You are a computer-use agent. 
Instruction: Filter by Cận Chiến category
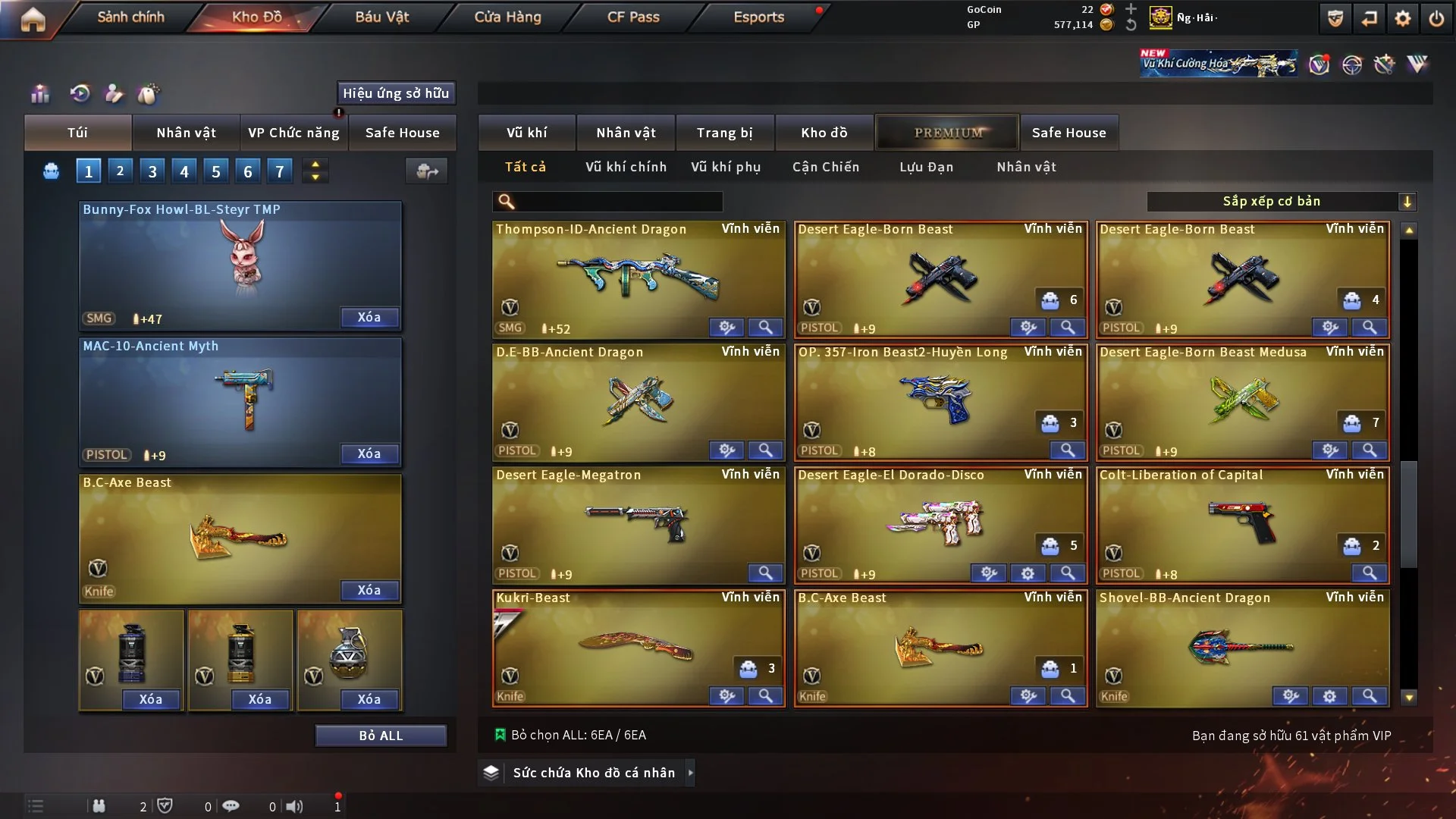pos(826,167)
